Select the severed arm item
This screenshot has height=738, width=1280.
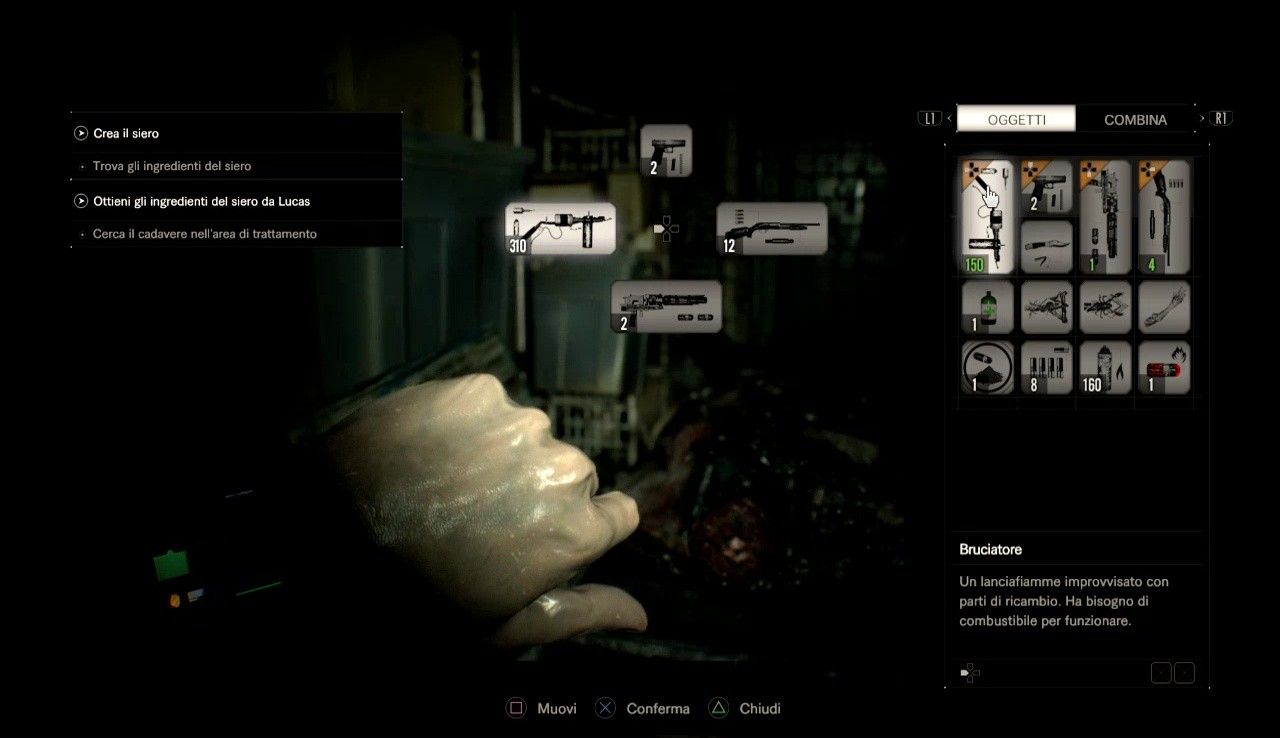tap(1164, 307)
